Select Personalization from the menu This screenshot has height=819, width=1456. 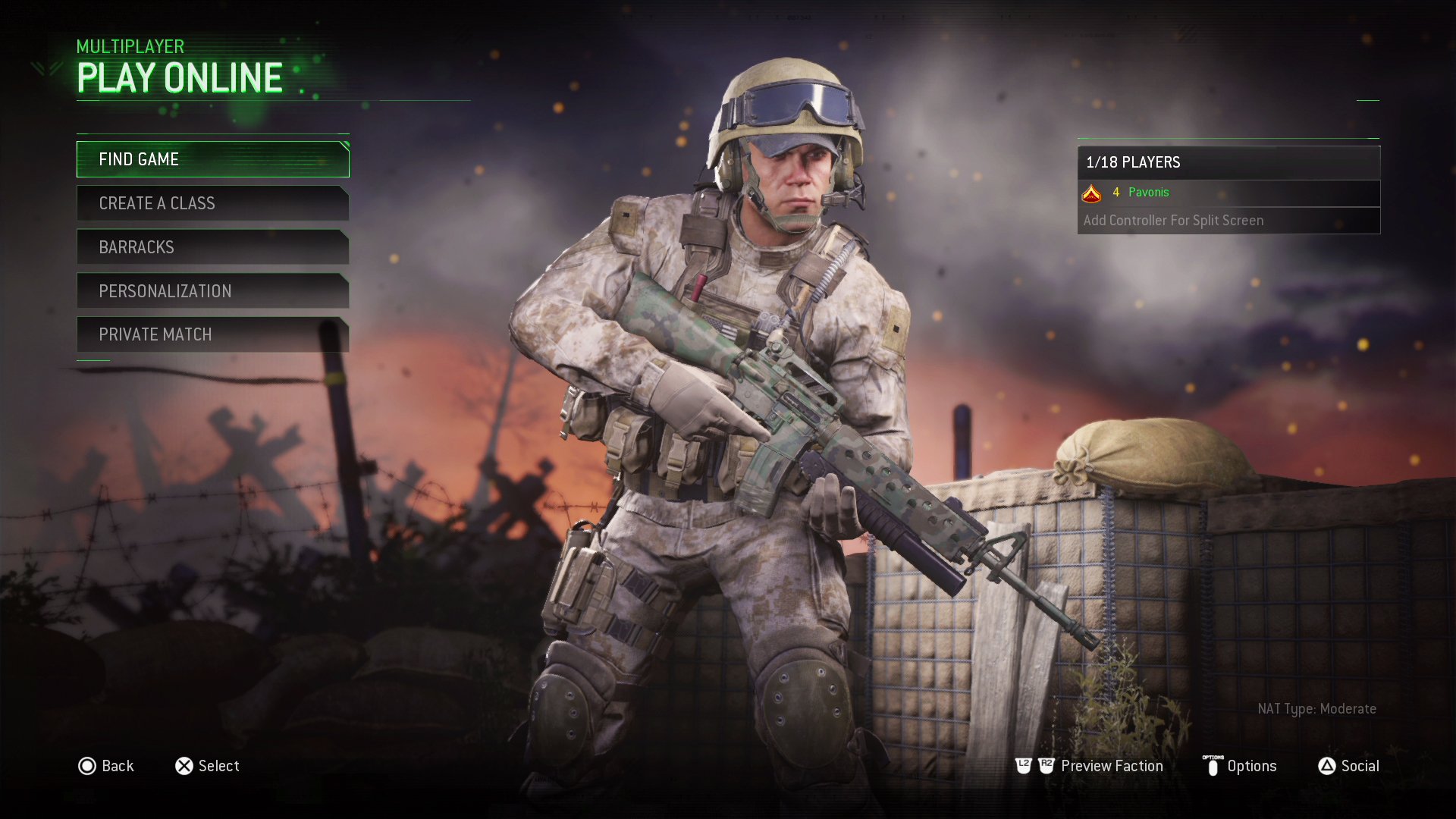click(x=212, y=290)
